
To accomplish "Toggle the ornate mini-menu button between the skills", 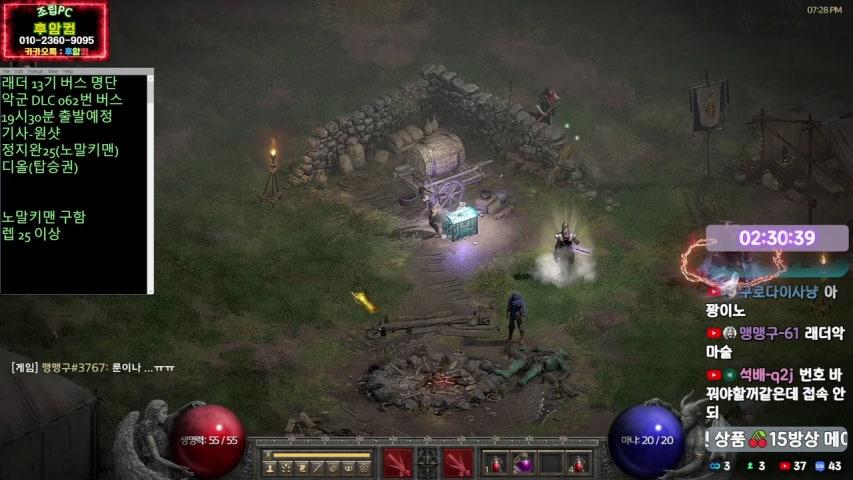I will 427,462.
